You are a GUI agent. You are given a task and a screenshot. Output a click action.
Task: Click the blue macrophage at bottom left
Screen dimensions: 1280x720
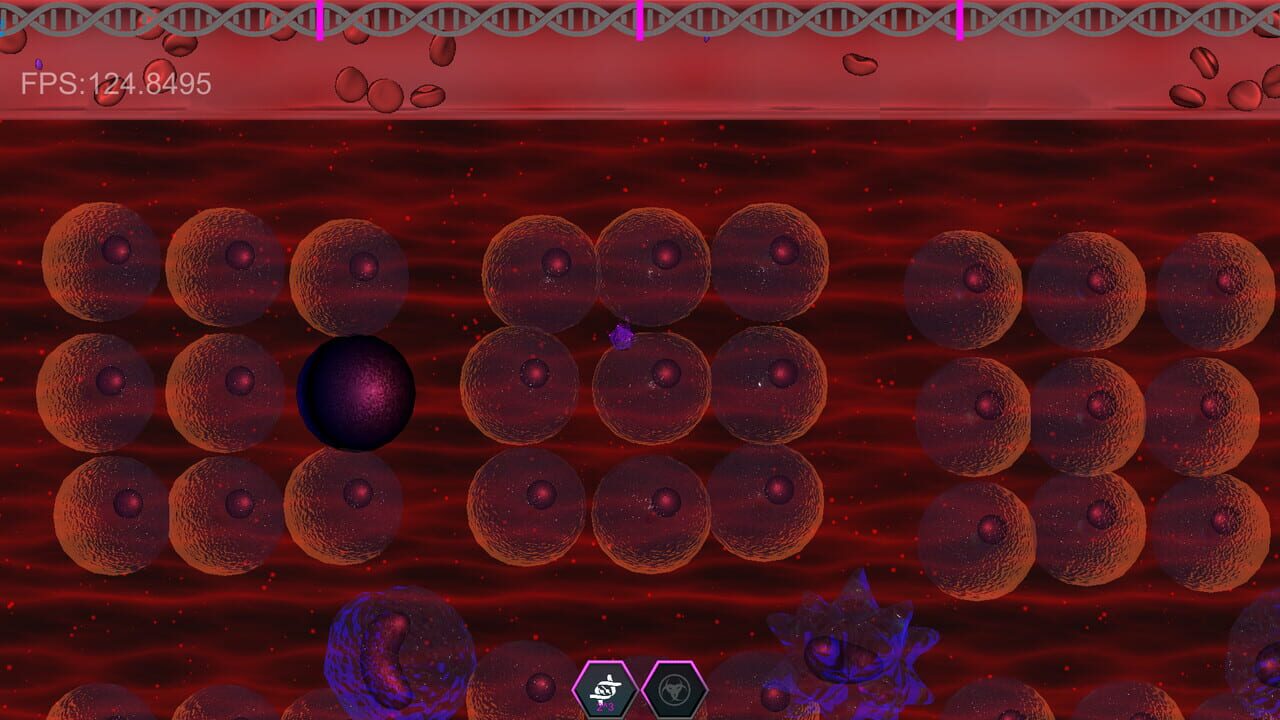click(395, 650)
